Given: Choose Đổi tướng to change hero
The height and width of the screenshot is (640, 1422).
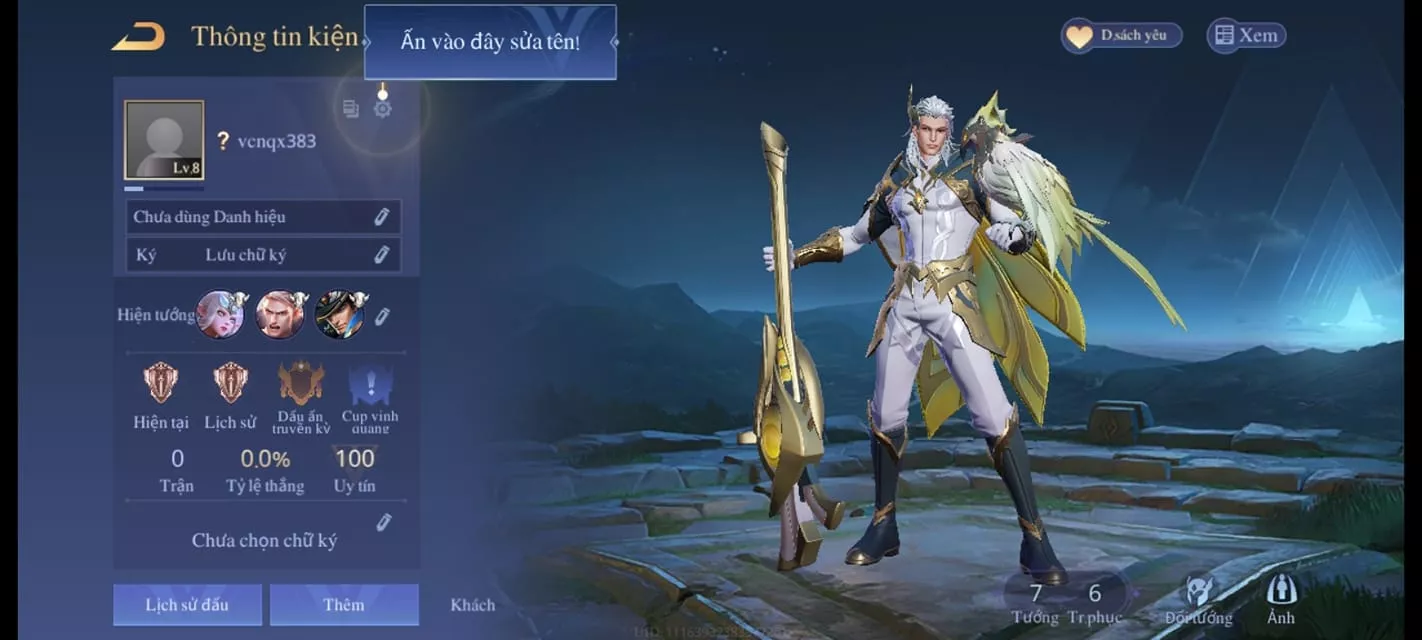Looking at the screenshot, I should coord(1198,601).
